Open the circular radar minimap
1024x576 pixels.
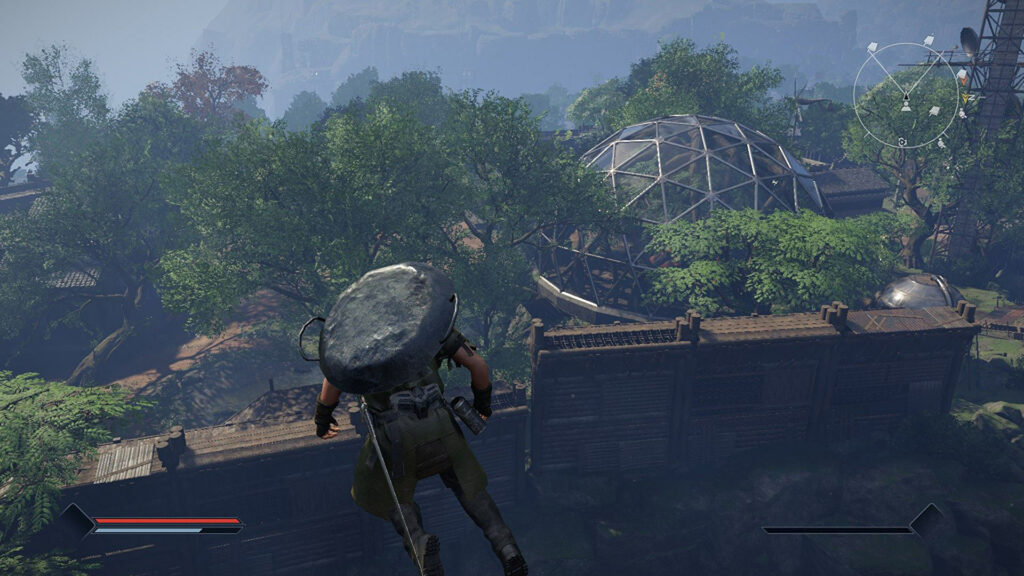pyautogui.click(x=906, y=95)
